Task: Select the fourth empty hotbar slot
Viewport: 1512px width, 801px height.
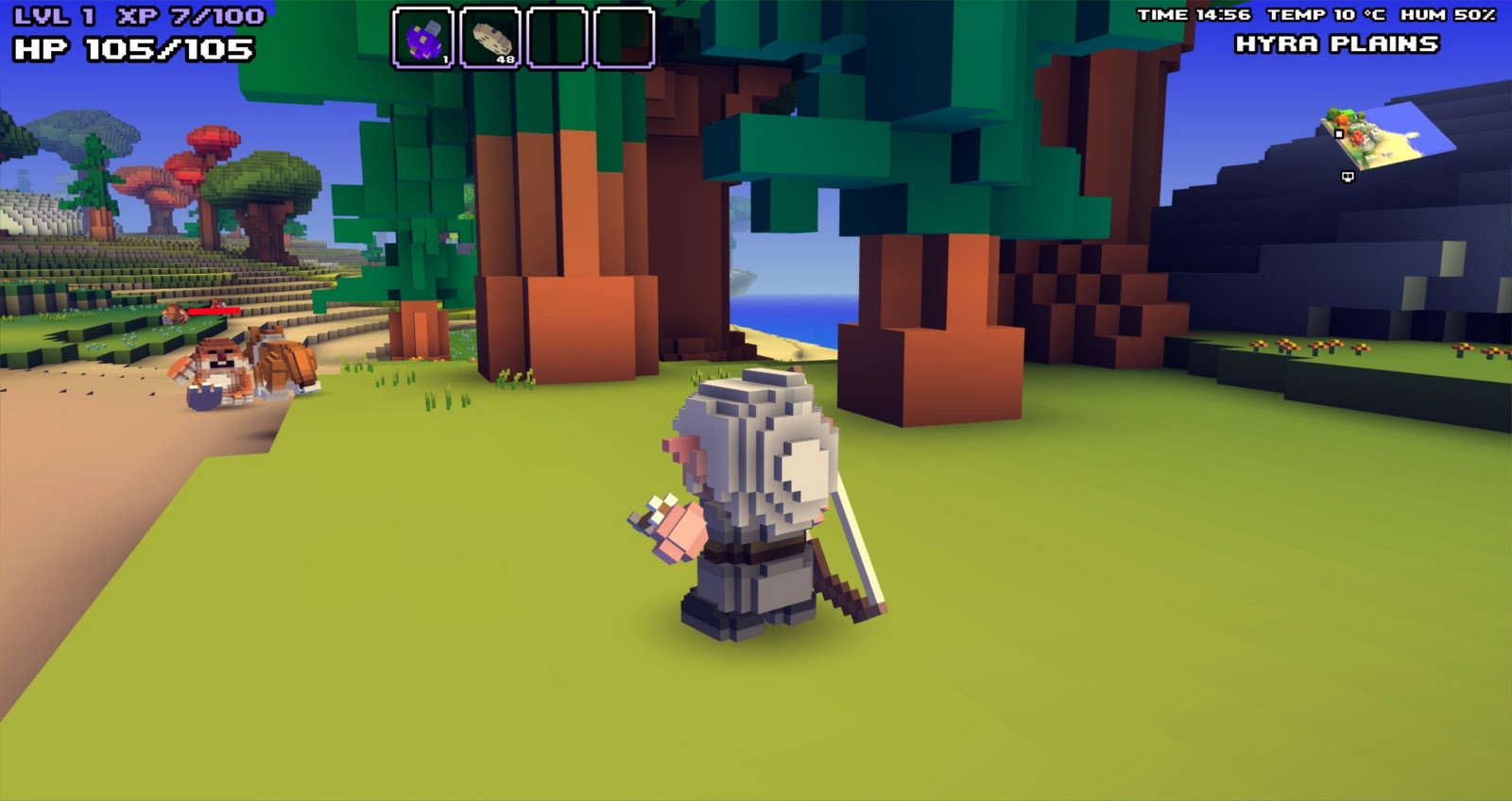Action: point(622,40)
